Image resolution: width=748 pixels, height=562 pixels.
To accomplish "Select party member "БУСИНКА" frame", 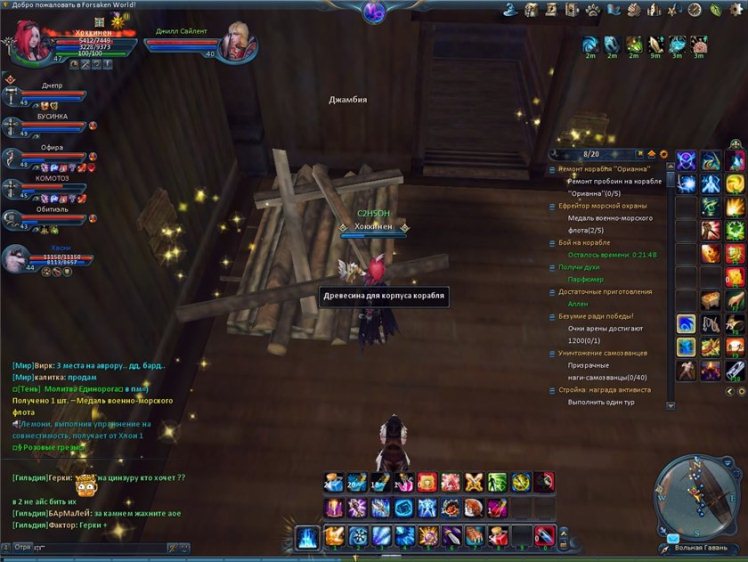I will tap(52, 126).
